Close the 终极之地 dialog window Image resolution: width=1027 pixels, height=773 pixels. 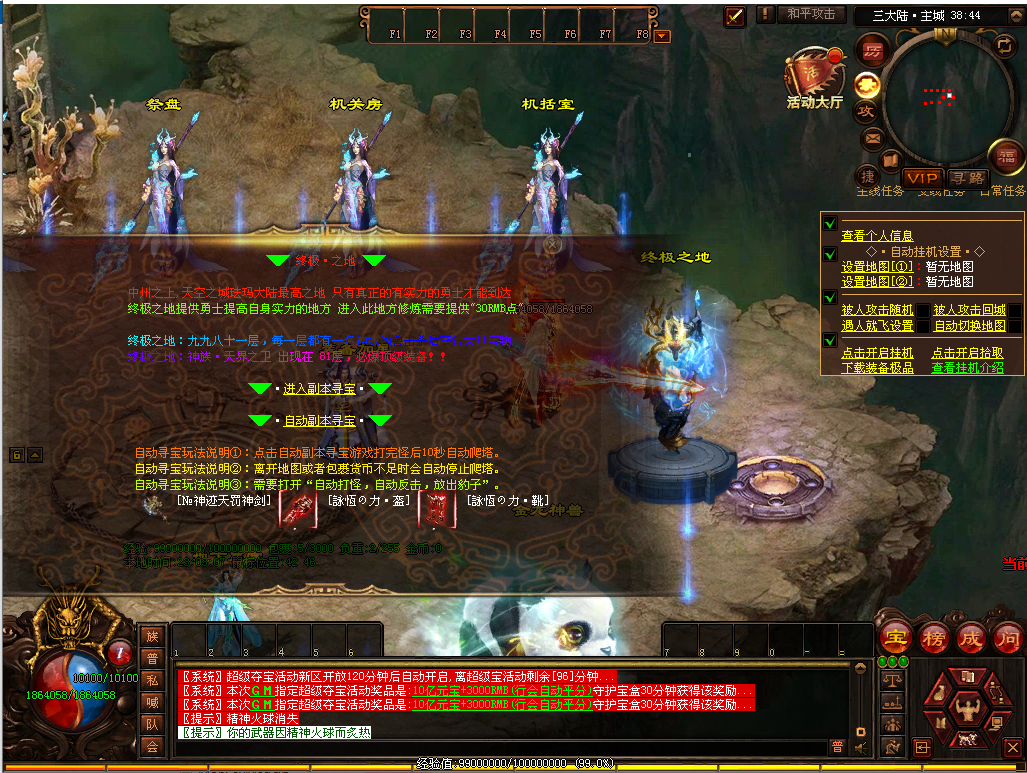(x=550, y=242)
